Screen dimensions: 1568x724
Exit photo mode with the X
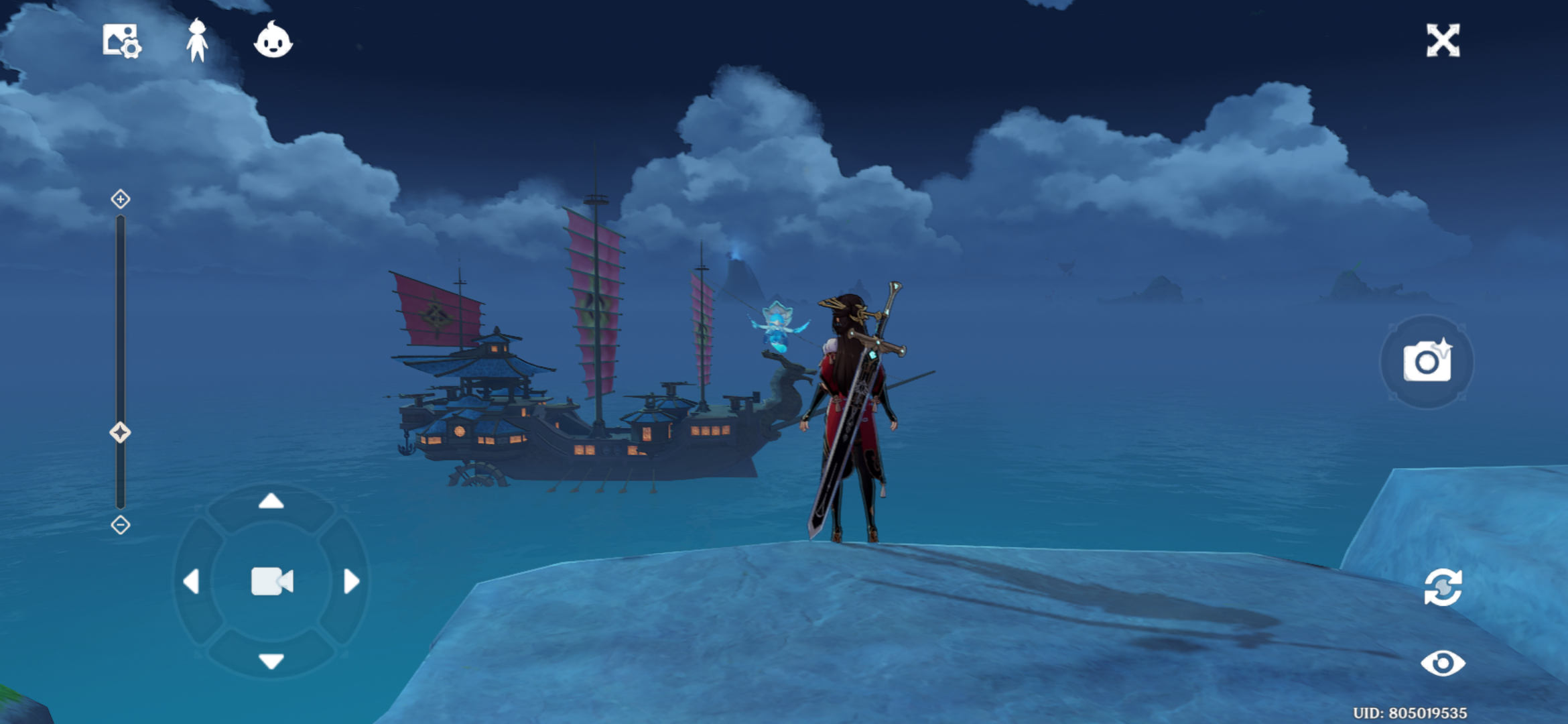[1443, 42]
